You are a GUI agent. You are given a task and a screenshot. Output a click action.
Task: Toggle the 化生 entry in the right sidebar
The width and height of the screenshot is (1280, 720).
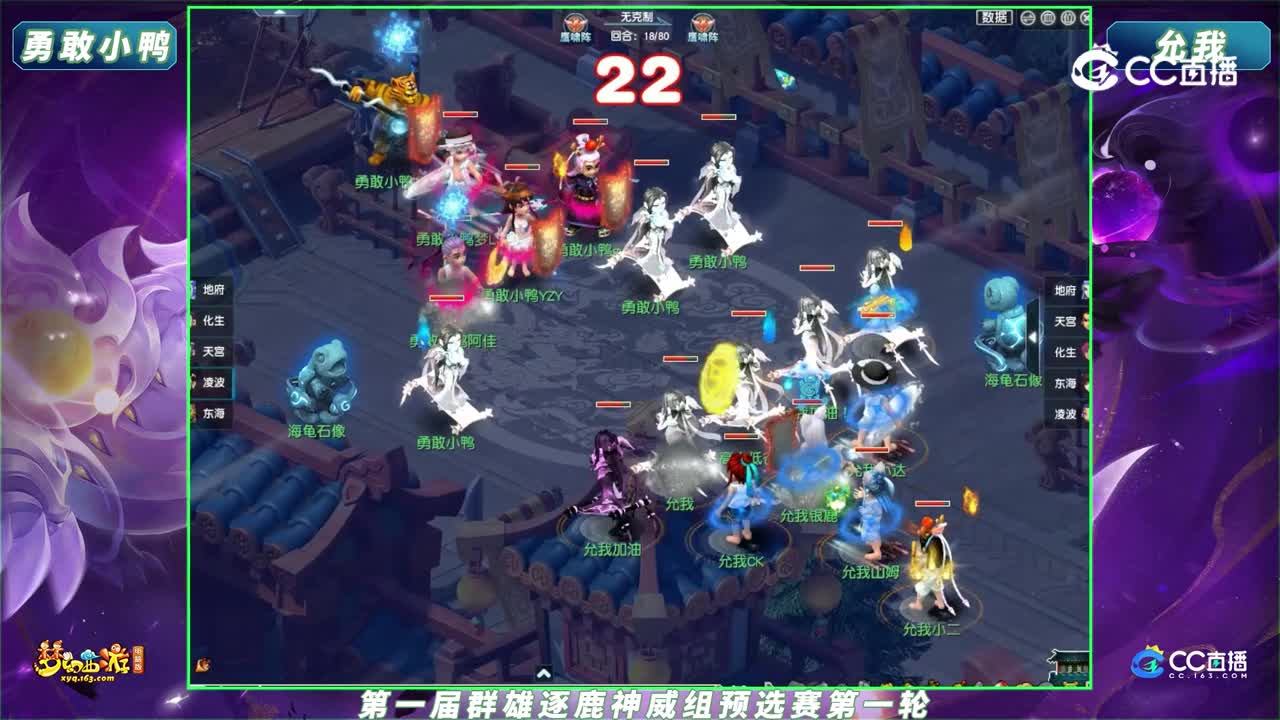coord(1065,352)
